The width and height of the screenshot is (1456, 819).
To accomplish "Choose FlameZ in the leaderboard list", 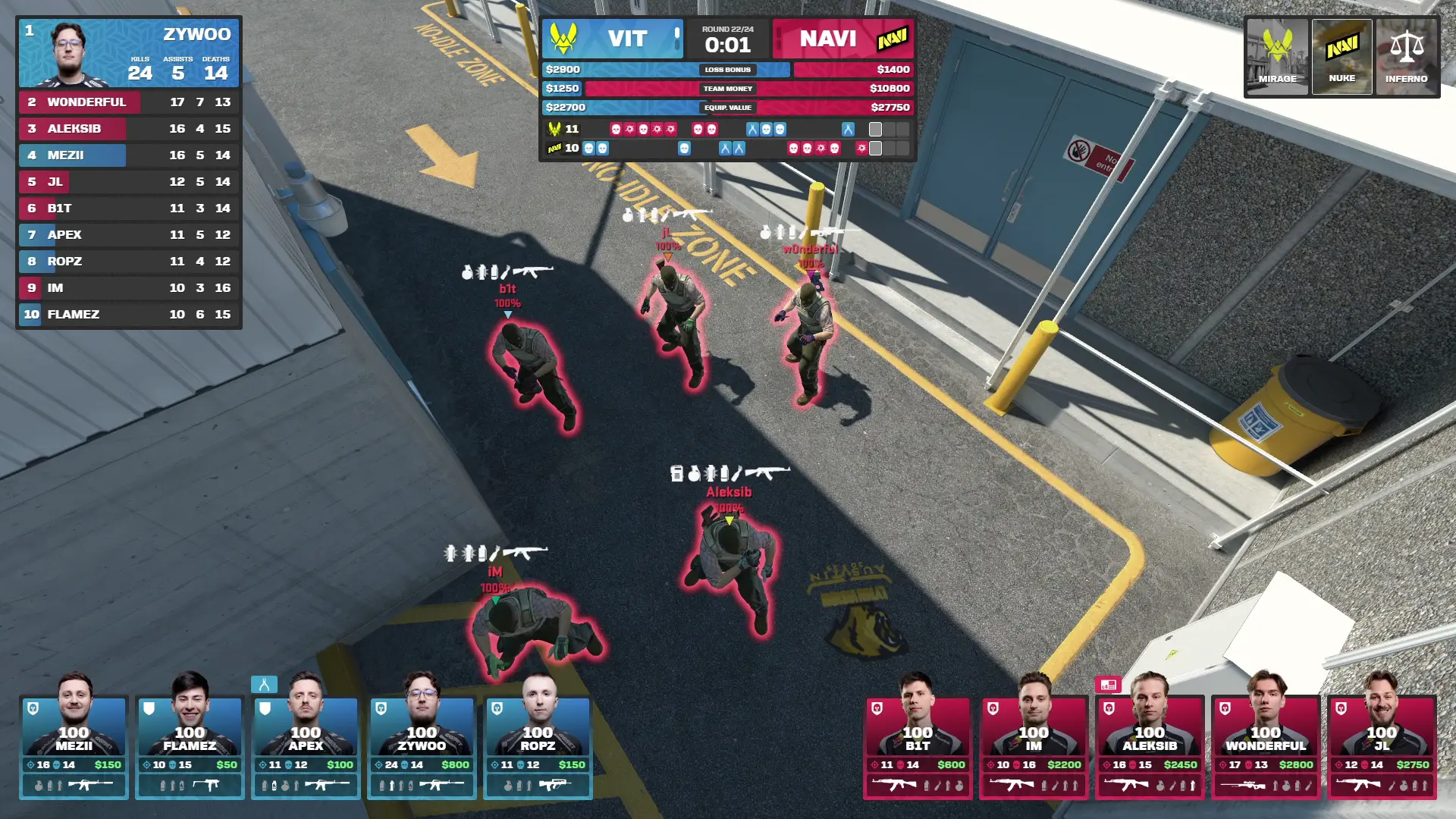I will click(x=129, y=314).
